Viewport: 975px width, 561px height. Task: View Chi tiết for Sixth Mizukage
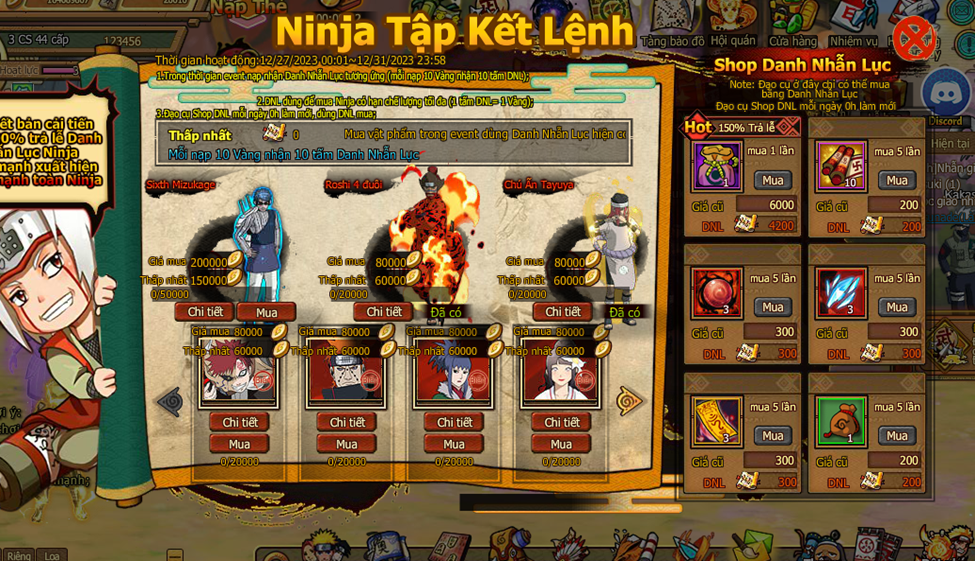[x=204, y=312]
